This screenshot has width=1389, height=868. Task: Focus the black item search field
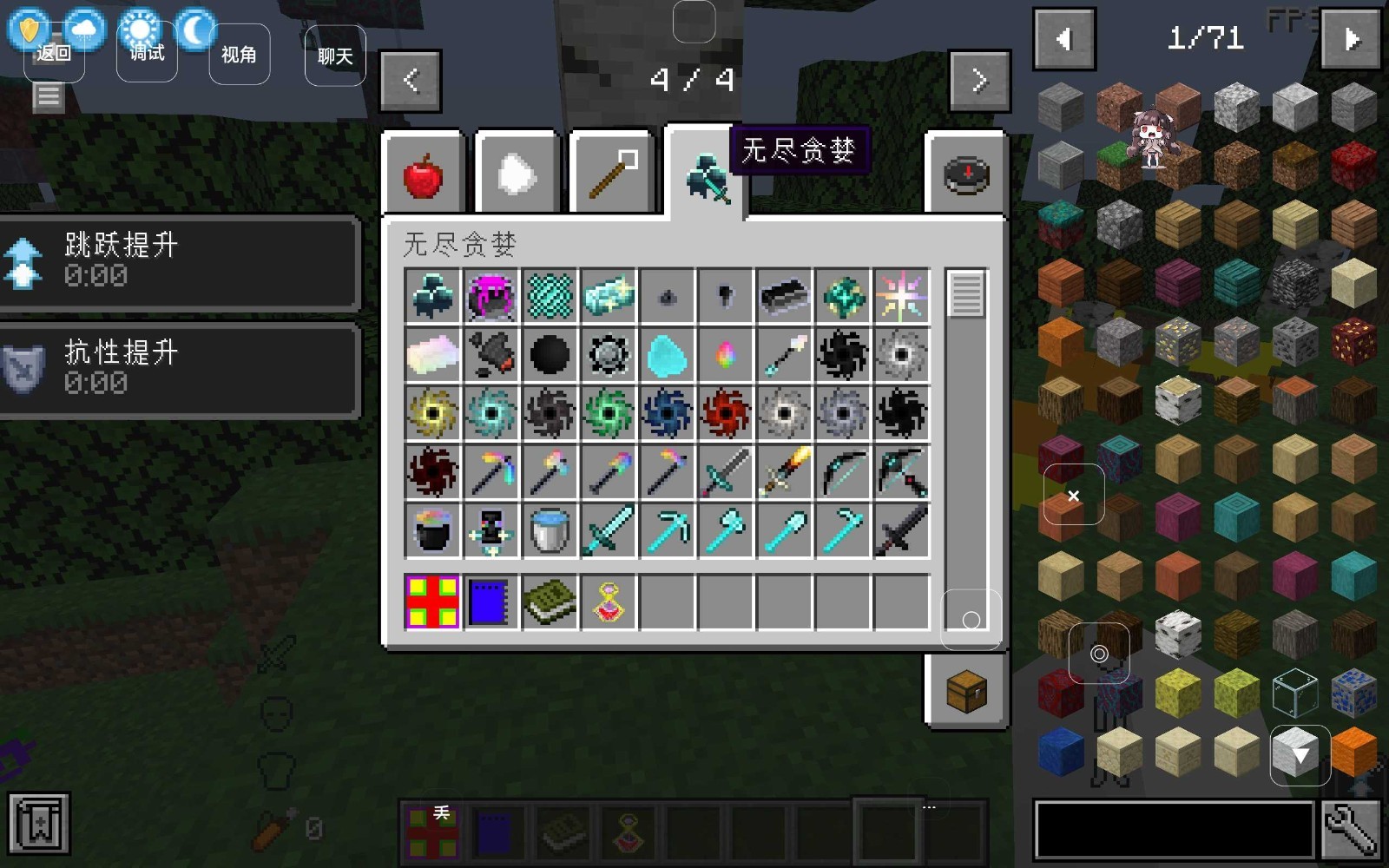click(1174, 830)
